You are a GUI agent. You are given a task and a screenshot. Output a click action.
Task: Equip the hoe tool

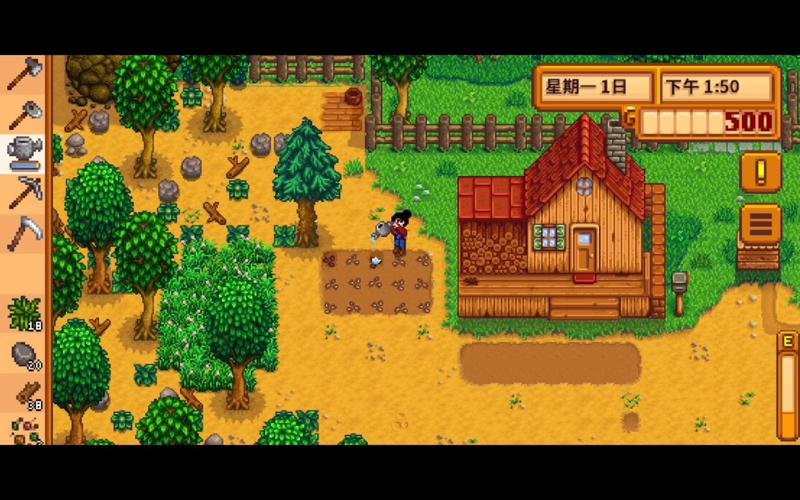(23, 114)
